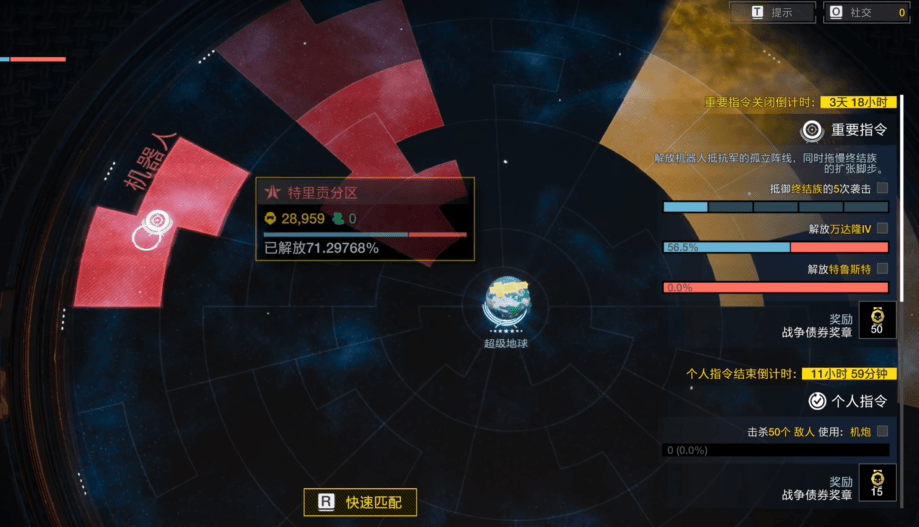The image size is (919, 527).
Task: Start 快速匹配 quick matchmaking
Action: (360, 502)
